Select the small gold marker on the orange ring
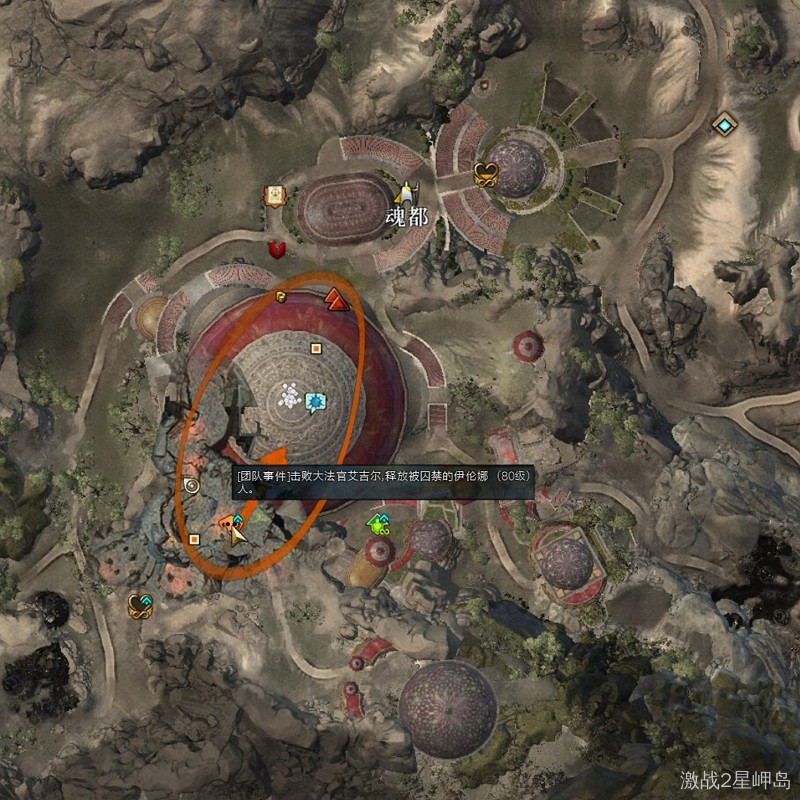Screen dimensions: 800x800 (x=282, y=296)
